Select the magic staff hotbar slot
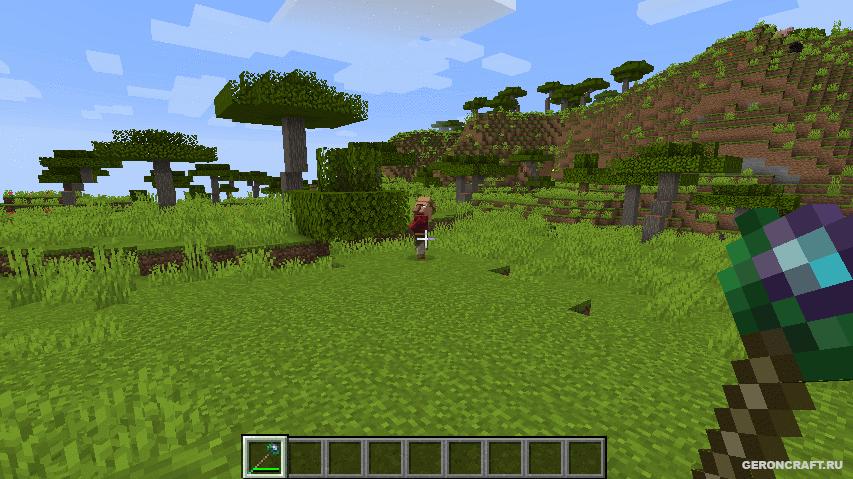Image resolution: width=853 pixels, height=479 pixels. point(265,457)
